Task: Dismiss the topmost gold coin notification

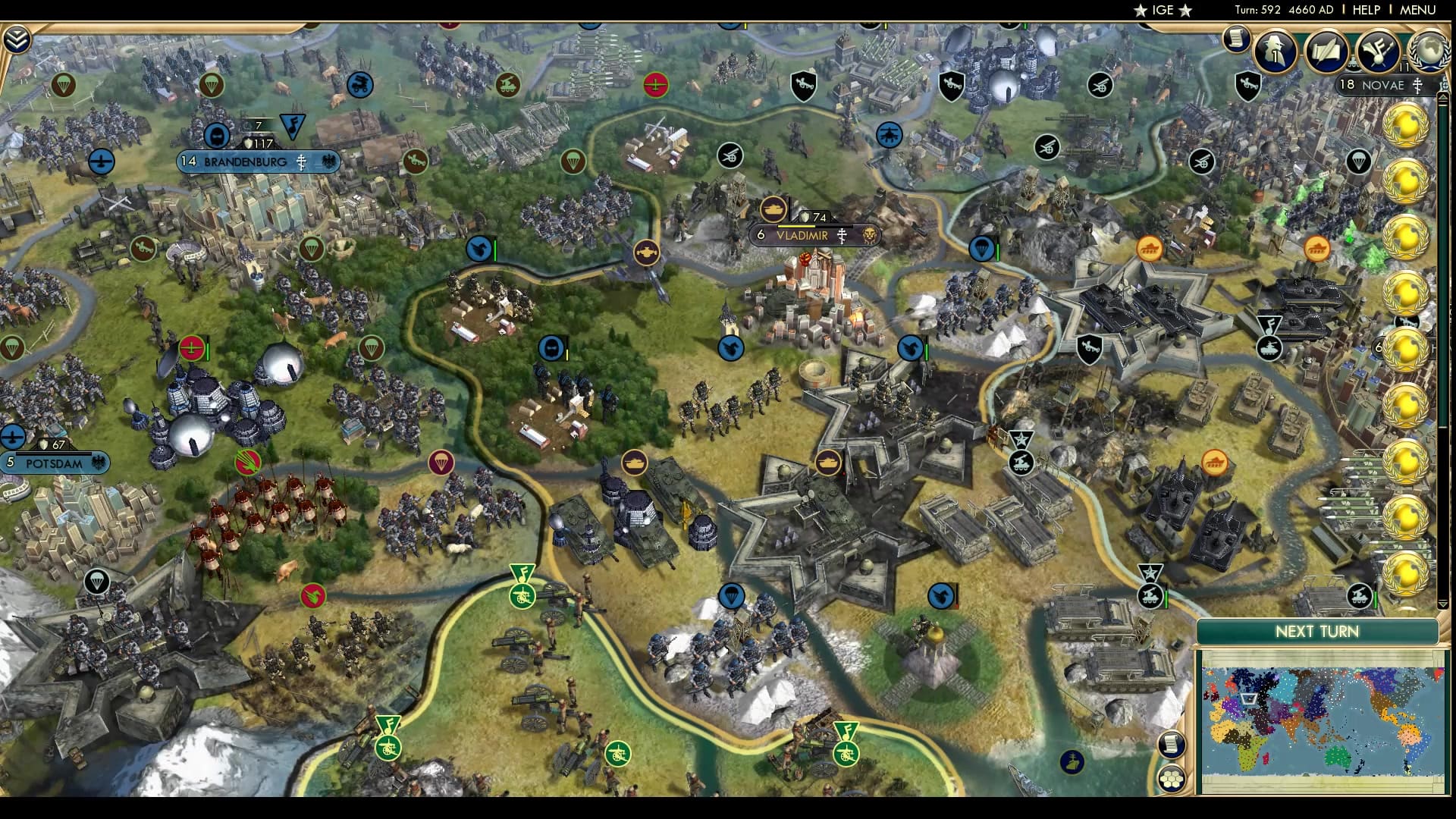Action: tap(1405, 125)
